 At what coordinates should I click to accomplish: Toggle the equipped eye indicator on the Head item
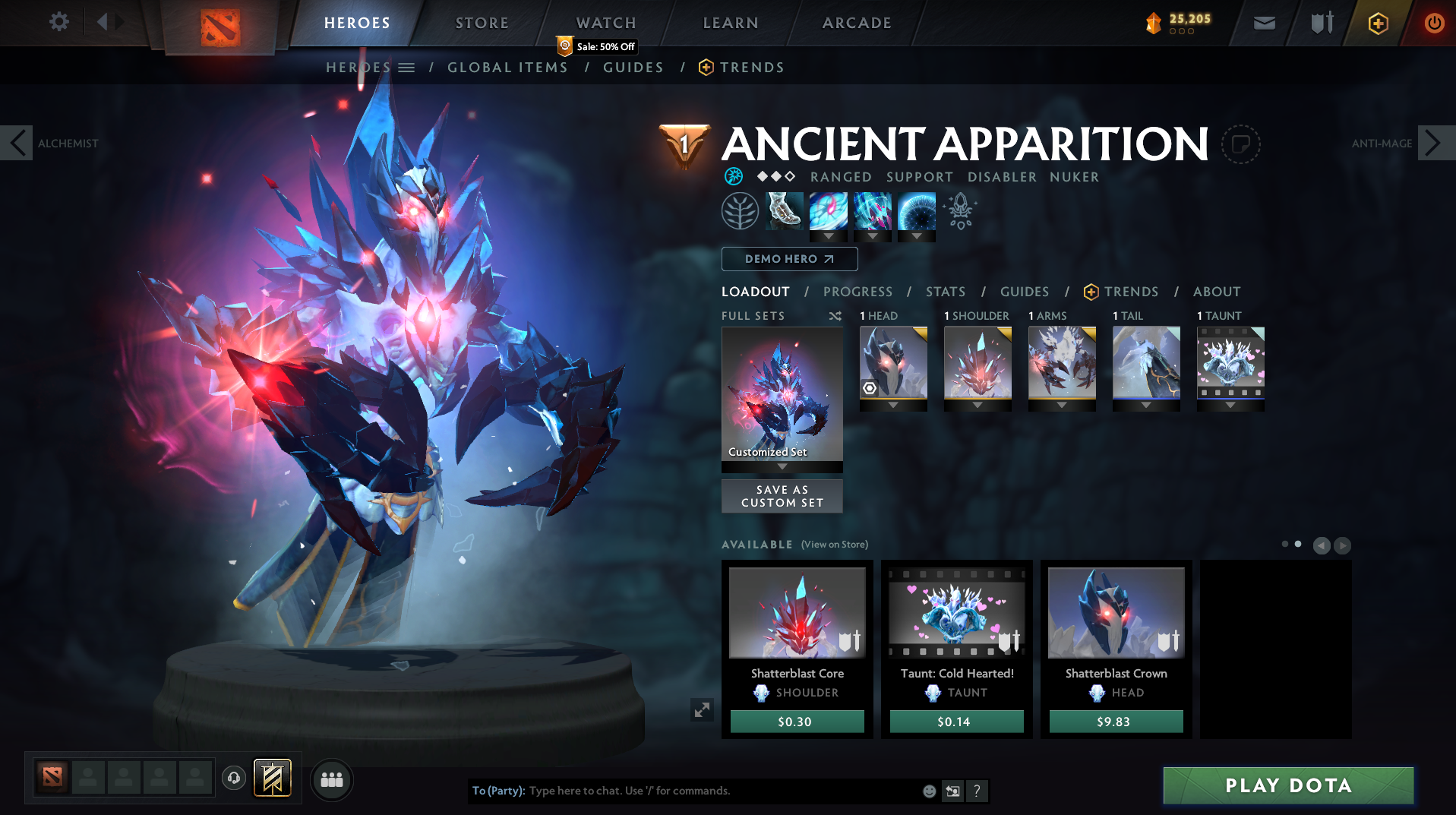tap(868, 389)
